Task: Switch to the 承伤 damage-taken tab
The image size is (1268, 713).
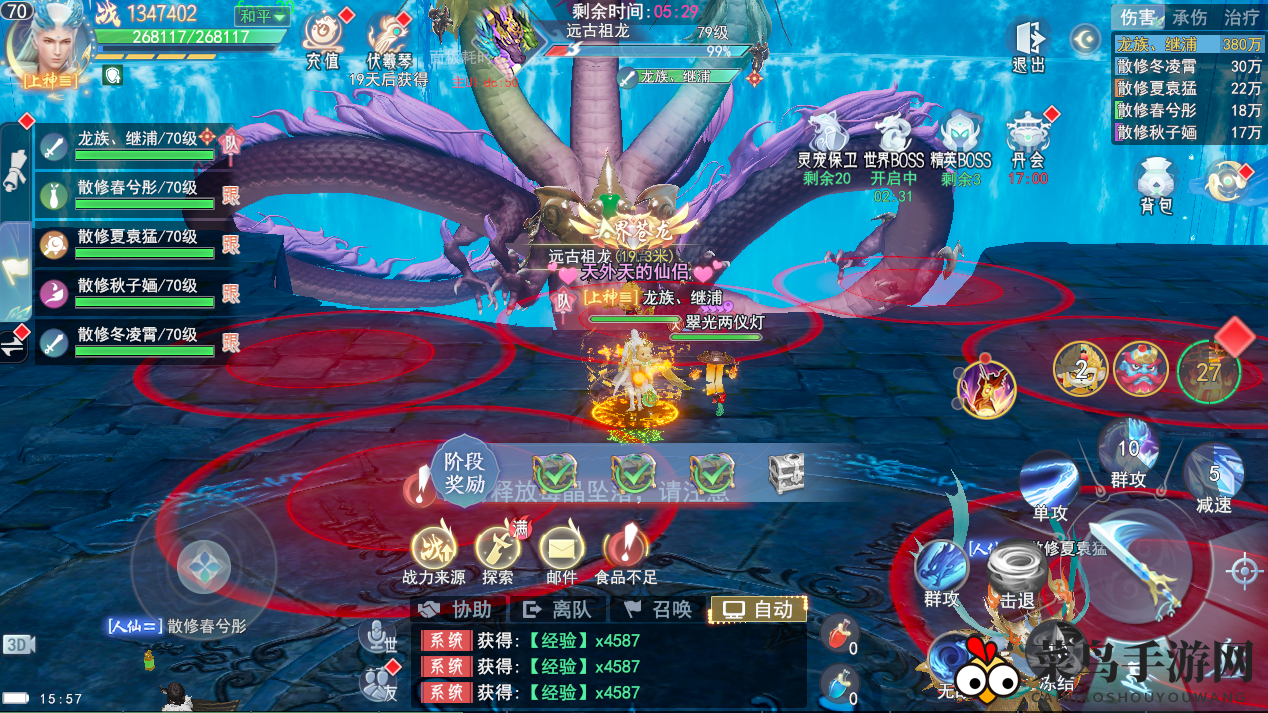Action: pos(1190,18)
